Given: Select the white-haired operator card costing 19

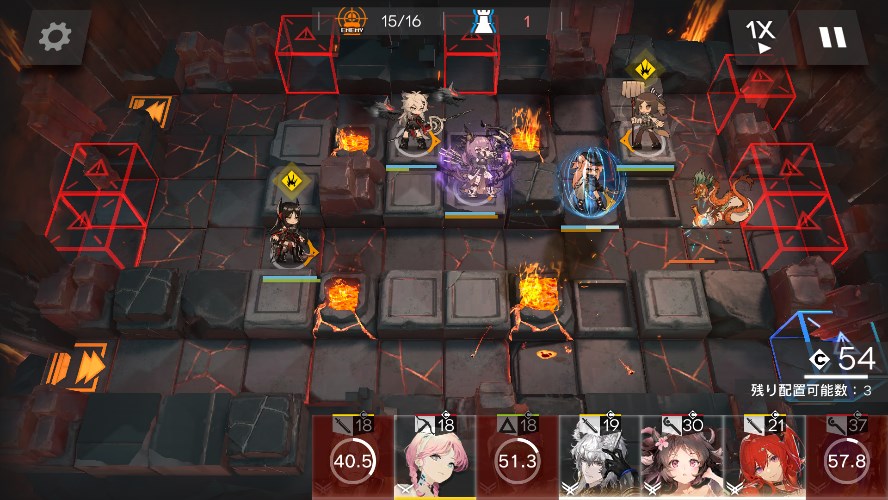Looking at the screenshot, I should click(599, 458).
